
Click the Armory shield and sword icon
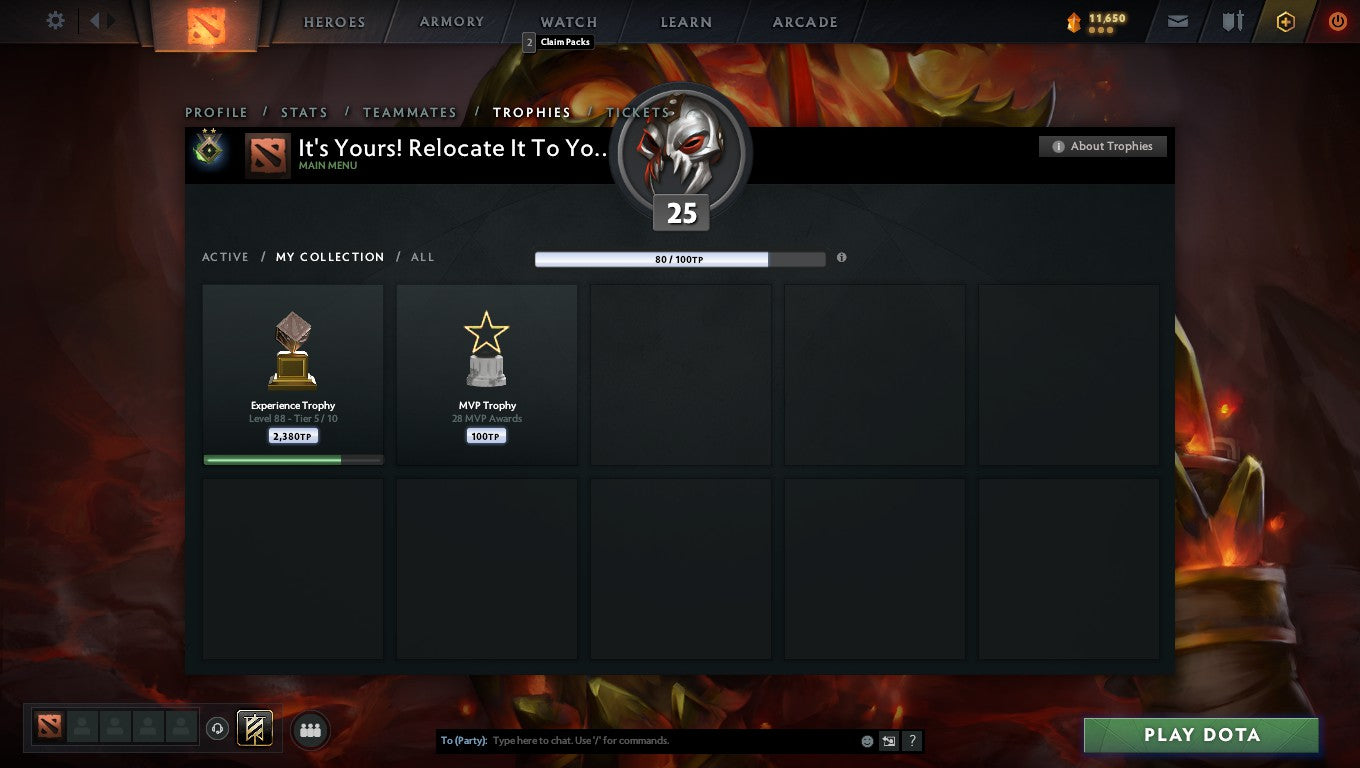(x=1232, y=20)
